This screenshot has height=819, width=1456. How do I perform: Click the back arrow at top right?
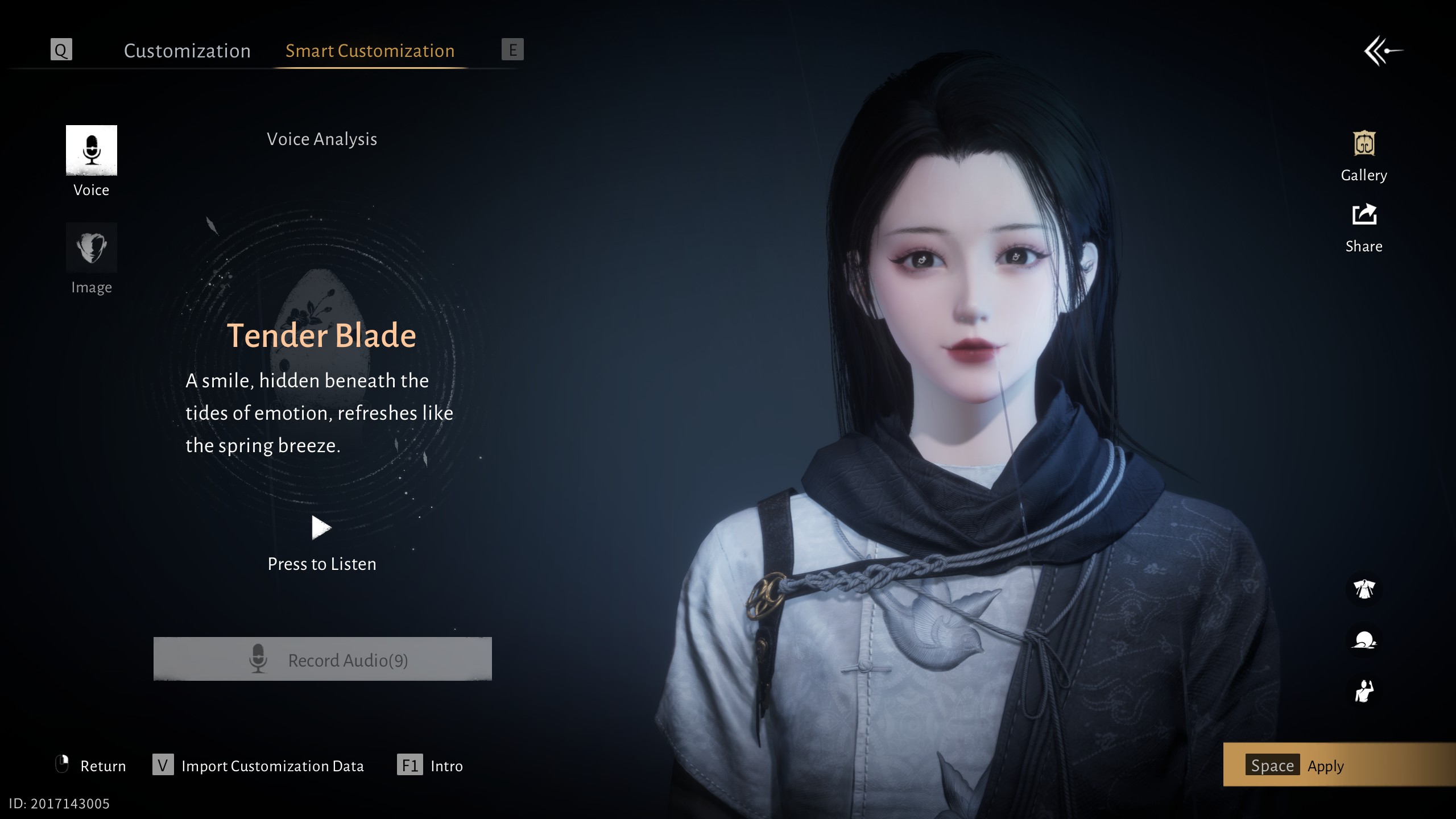[1383, 51]
